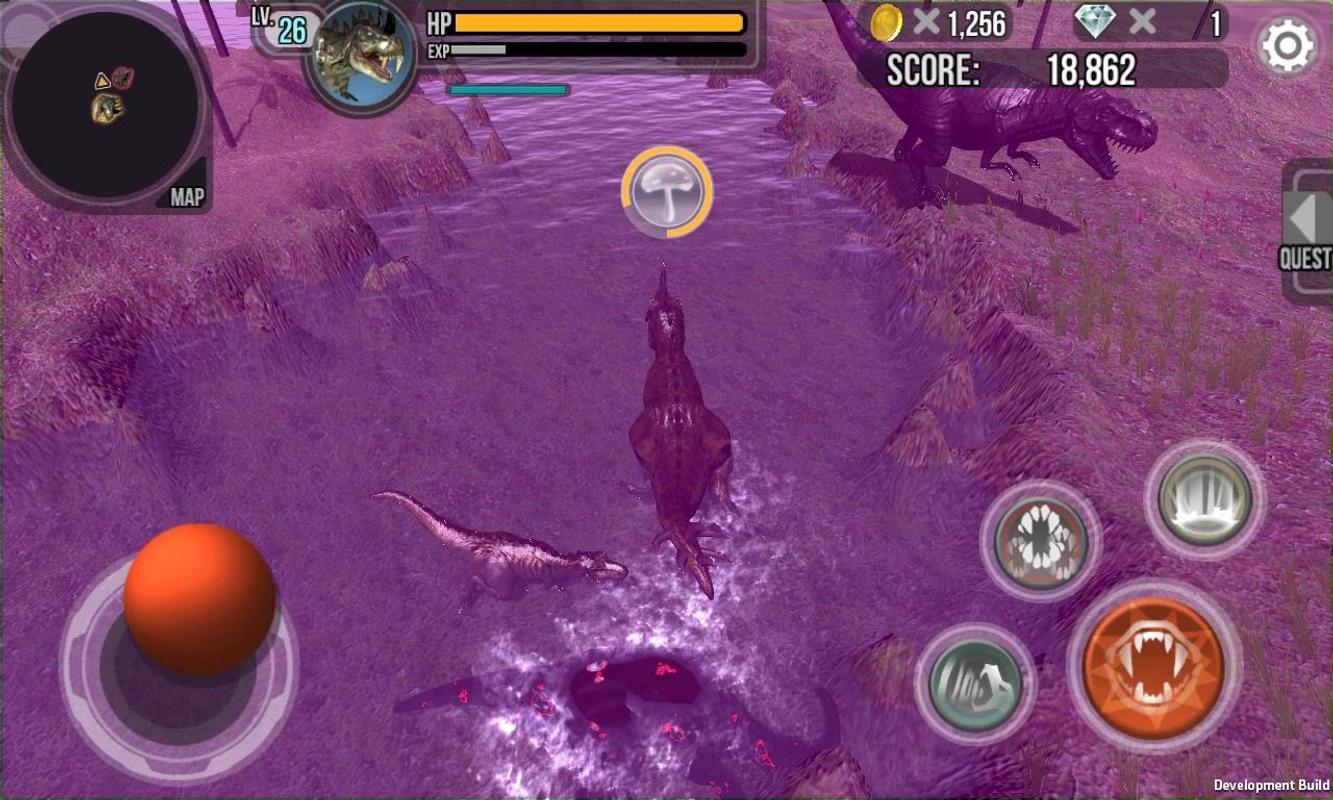Viewport: 1333px width, 800px height.
Task: Tap the dinosaur portrait avatar
Action: pyautogui.click(x=360, y=57)
